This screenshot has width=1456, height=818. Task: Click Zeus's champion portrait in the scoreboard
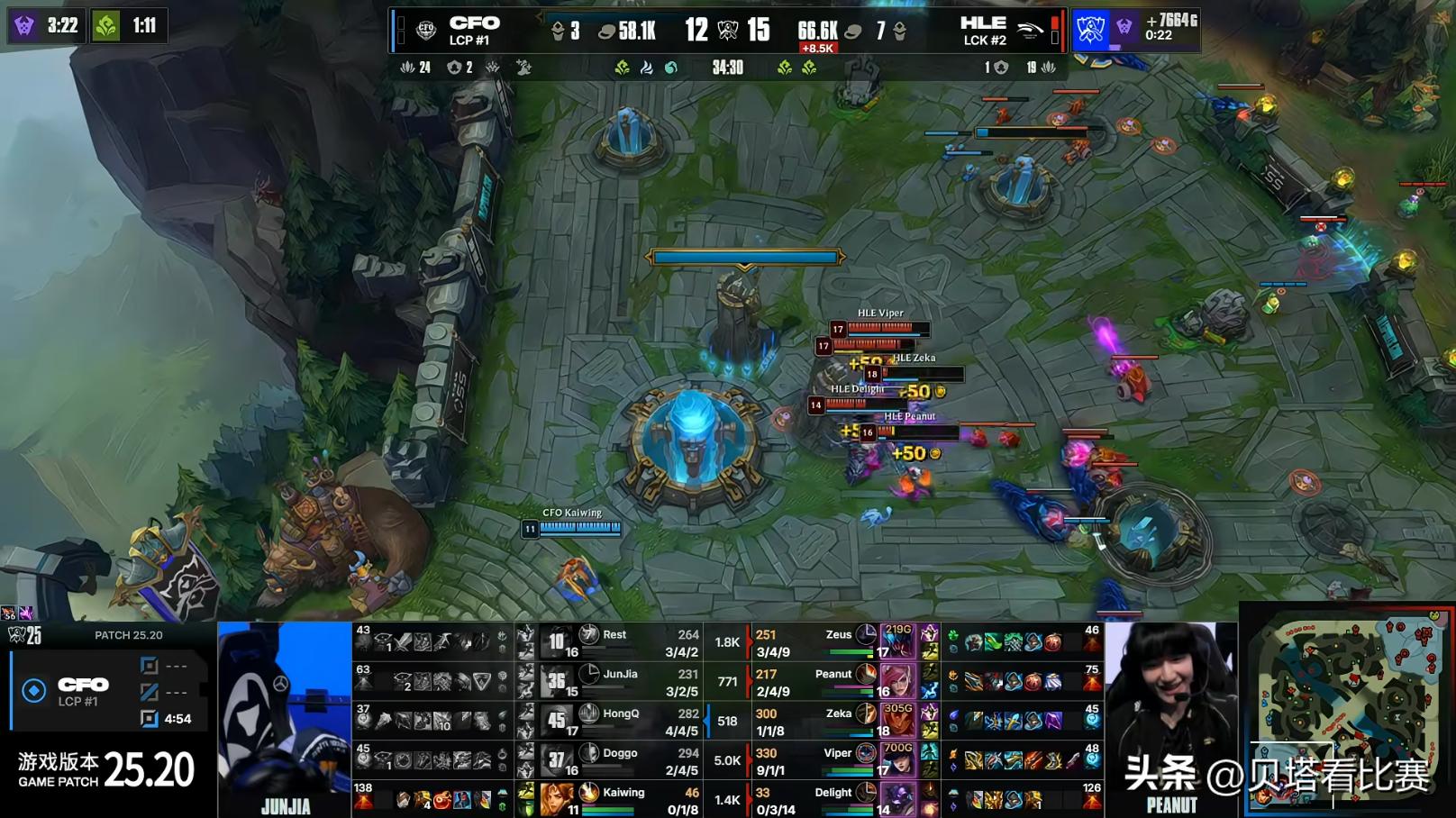(897, 642)
